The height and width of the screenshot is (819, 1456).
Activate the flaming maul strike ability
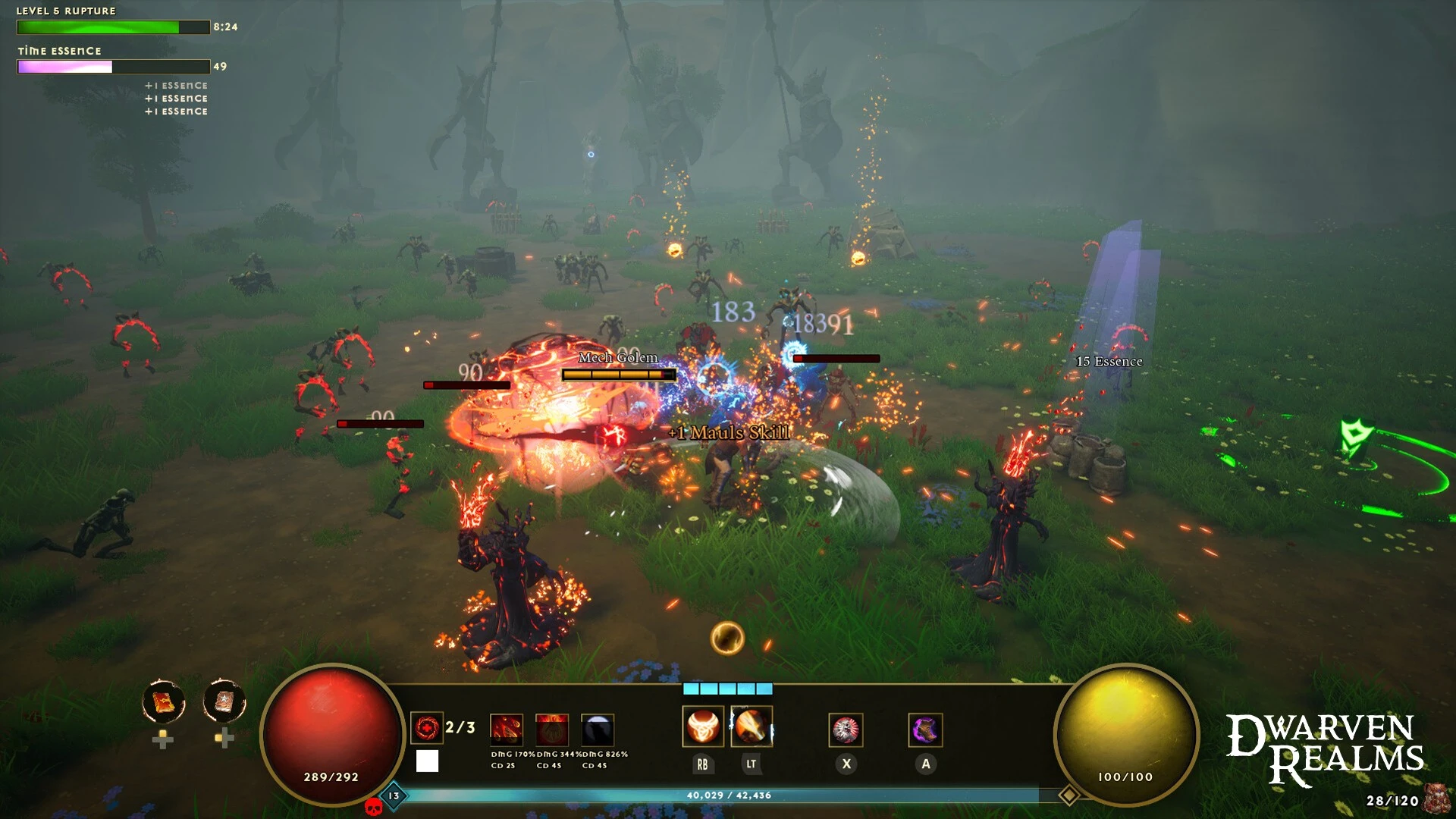(751, 726)
